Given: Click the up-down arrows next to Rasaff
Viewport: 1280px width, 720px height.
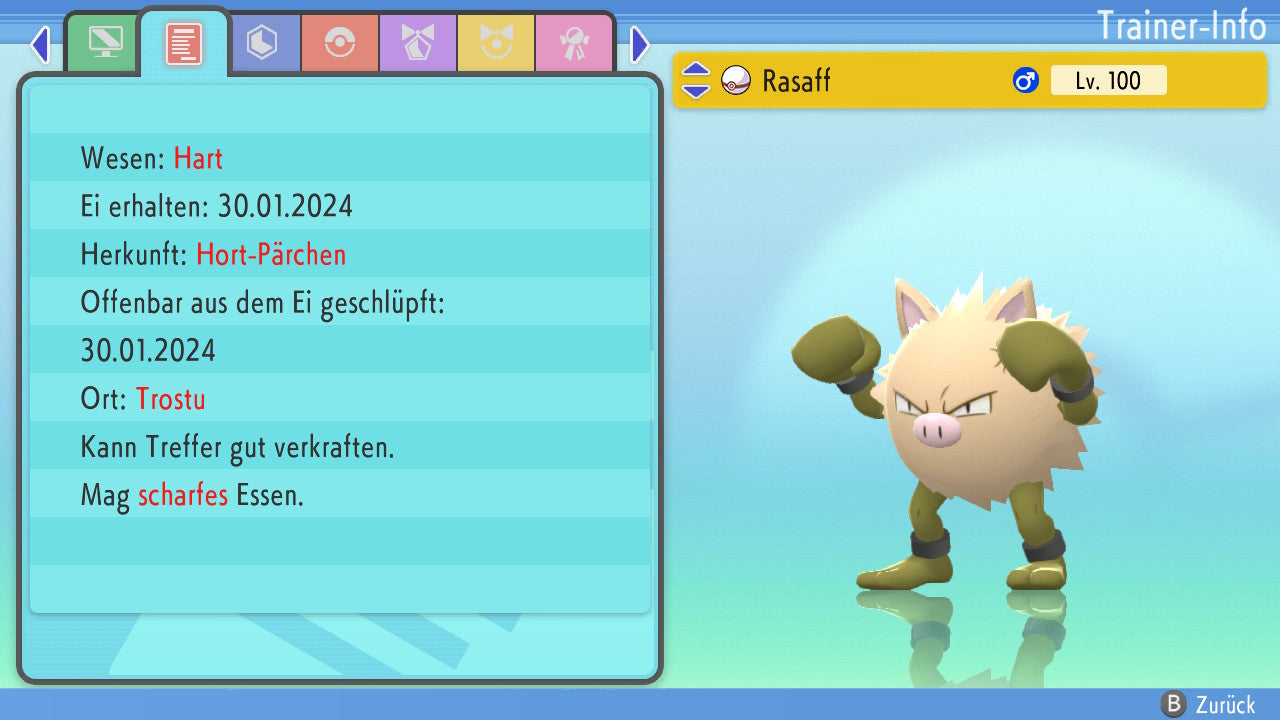Looking at the screenshot, I should click(x=695, y=80).
